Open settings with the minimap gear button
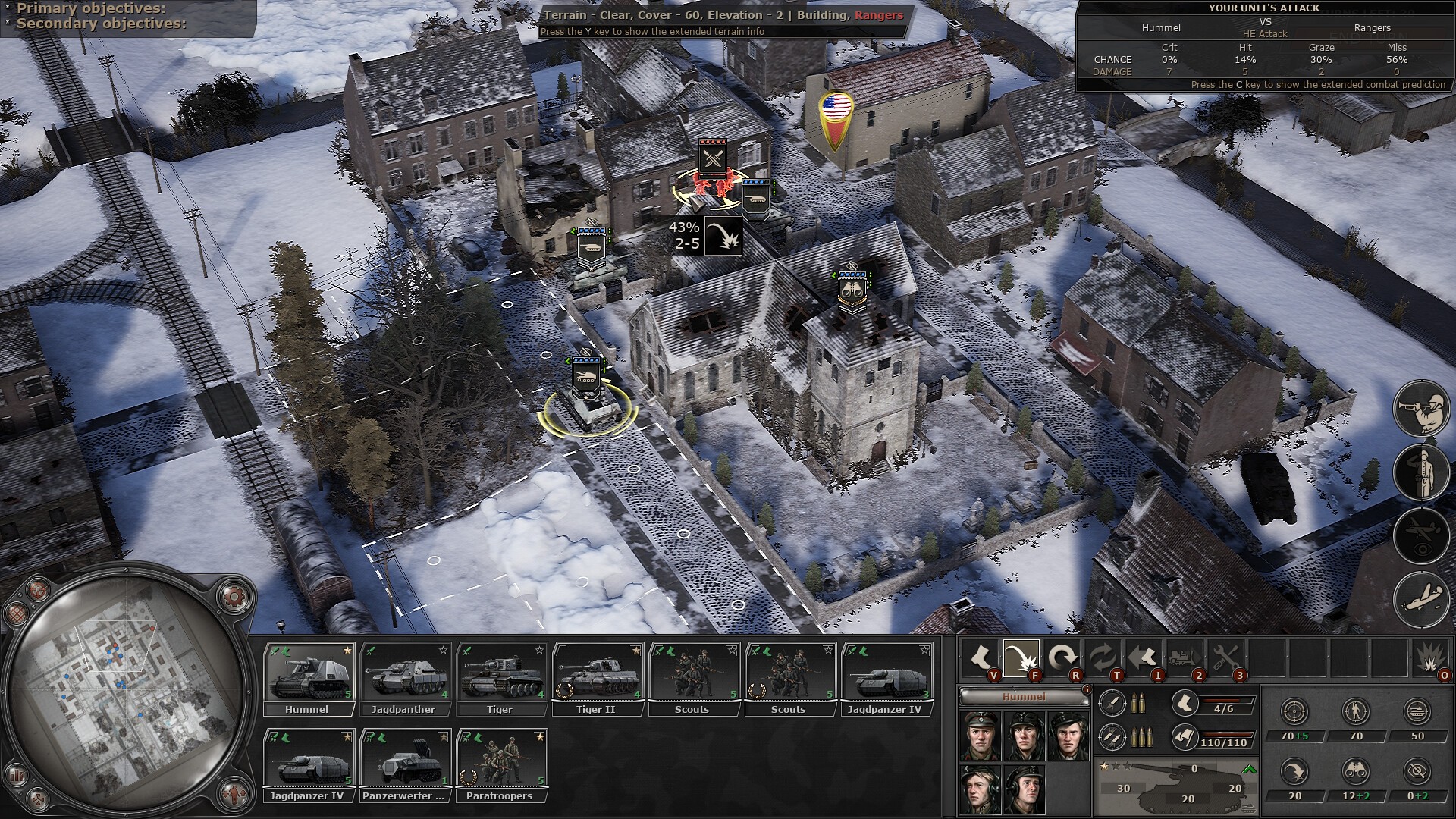Viewport: 1456px width, 819px height. point(236,596)
